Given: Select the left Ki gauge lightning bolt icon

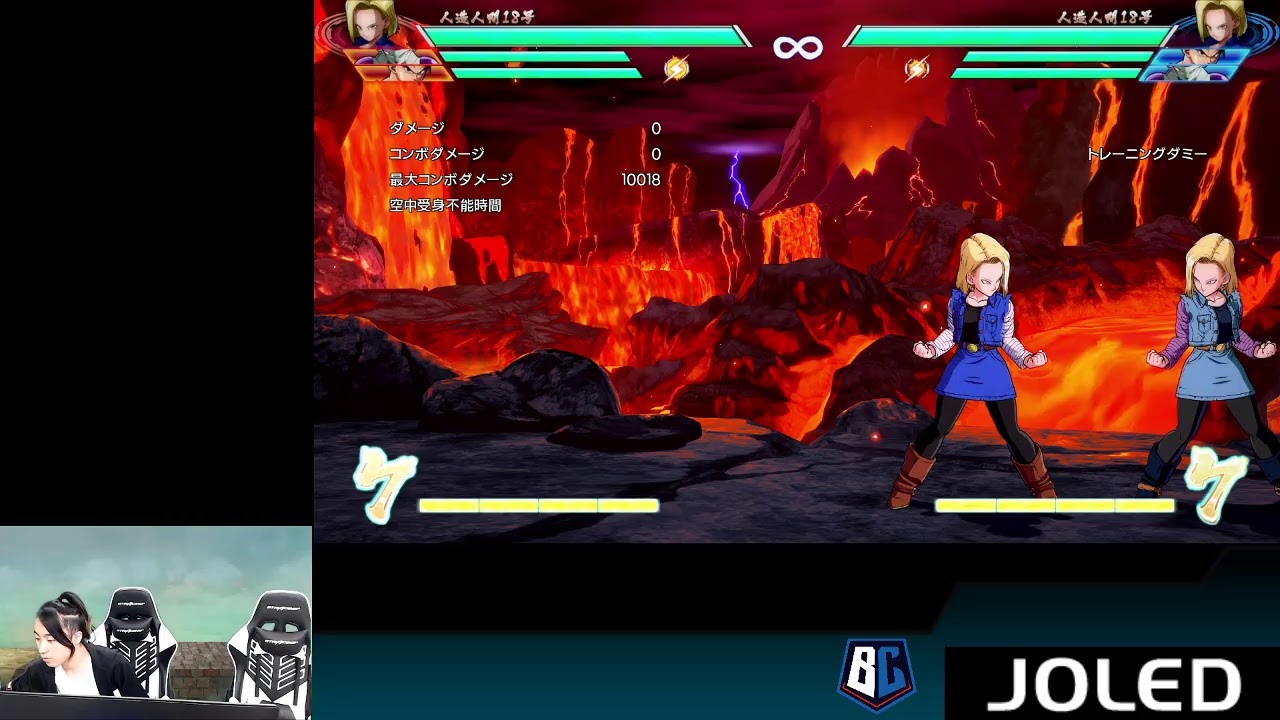Looking at the screenshot, I should coord(679,70).
